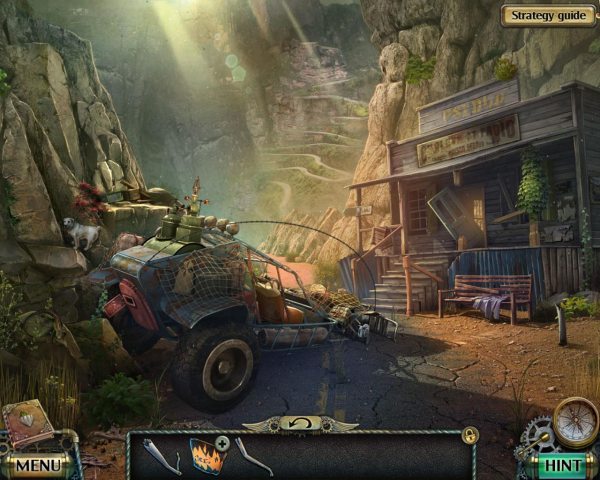Open the MENU
The height and width of the screenshot is (480, 600).
click(38, 465)
